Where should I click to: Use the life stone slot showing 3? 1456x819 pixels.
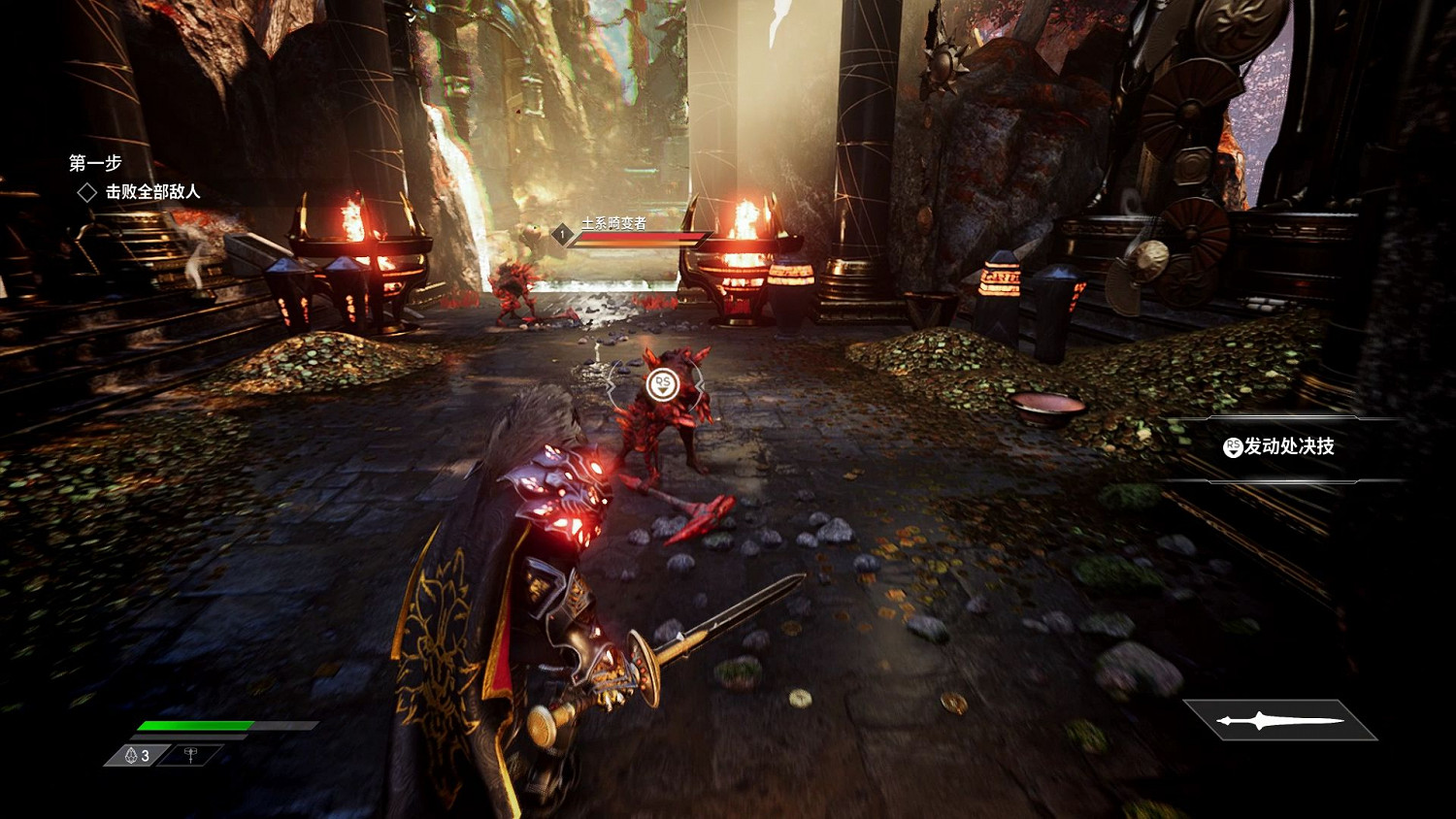[x=138, y=755]
